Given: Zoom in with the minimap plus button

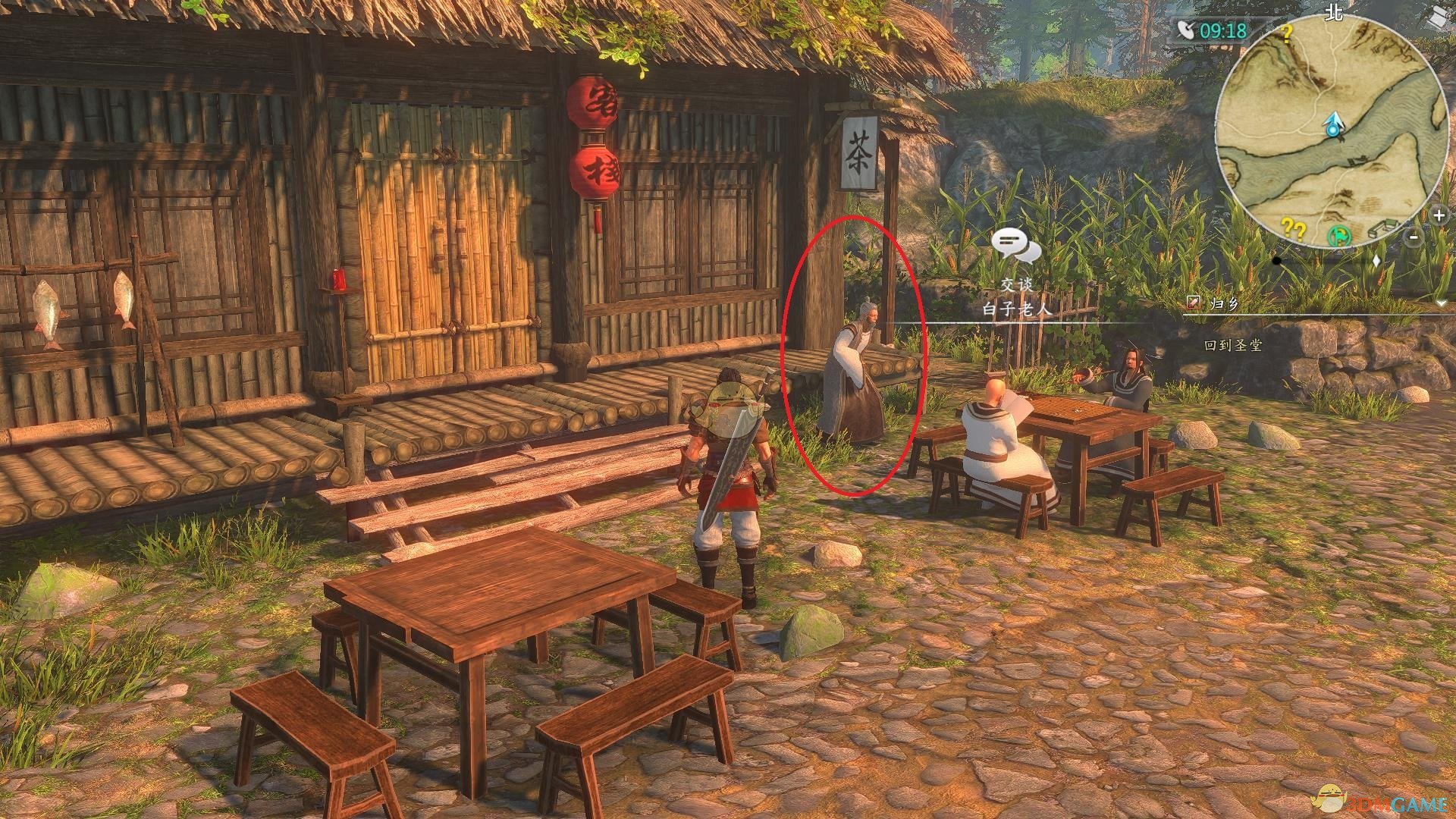Looking at the screenshot, I should 1440,215.
